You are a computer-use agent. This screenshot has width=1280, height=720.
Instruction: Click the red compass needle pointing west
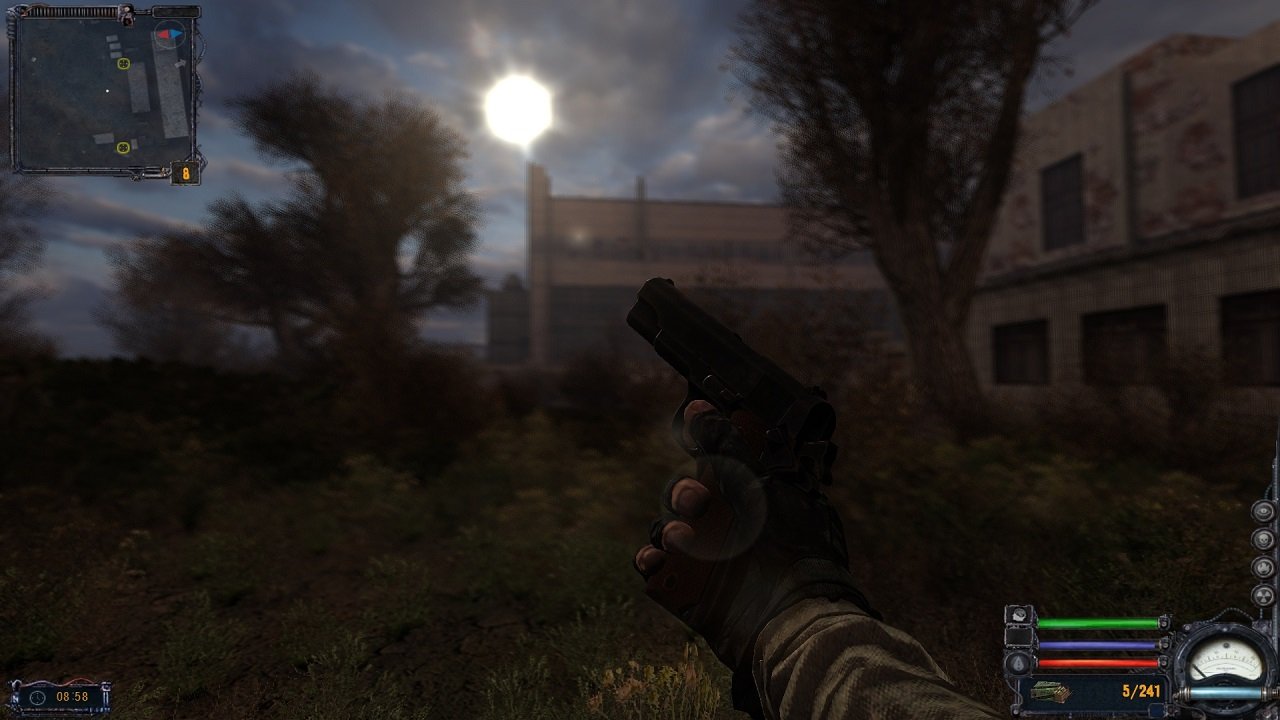pos(163,33)
